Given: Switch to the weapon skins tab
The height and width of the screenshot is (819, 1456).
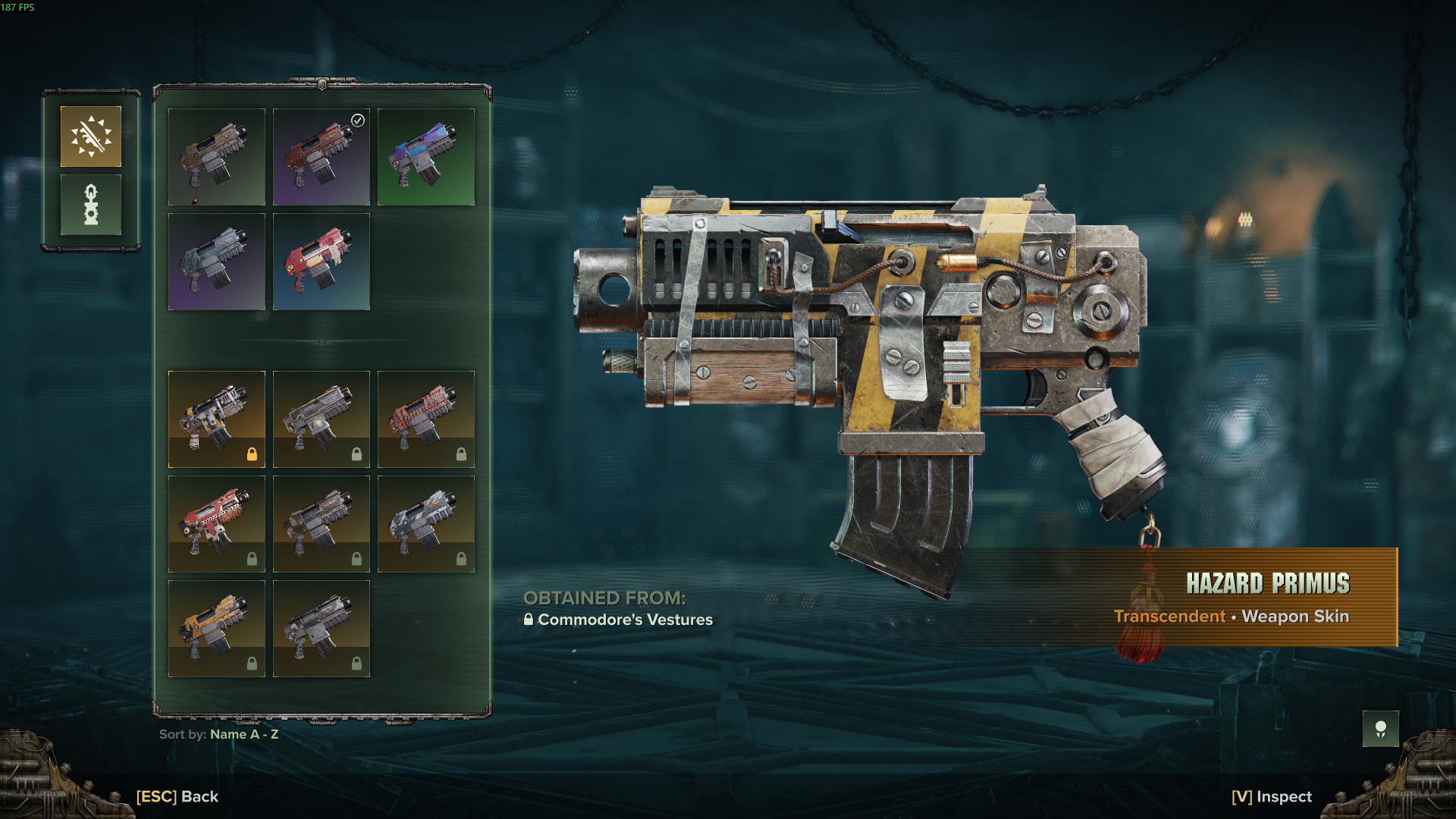Looking at the screenshot, I should [91, 136].
